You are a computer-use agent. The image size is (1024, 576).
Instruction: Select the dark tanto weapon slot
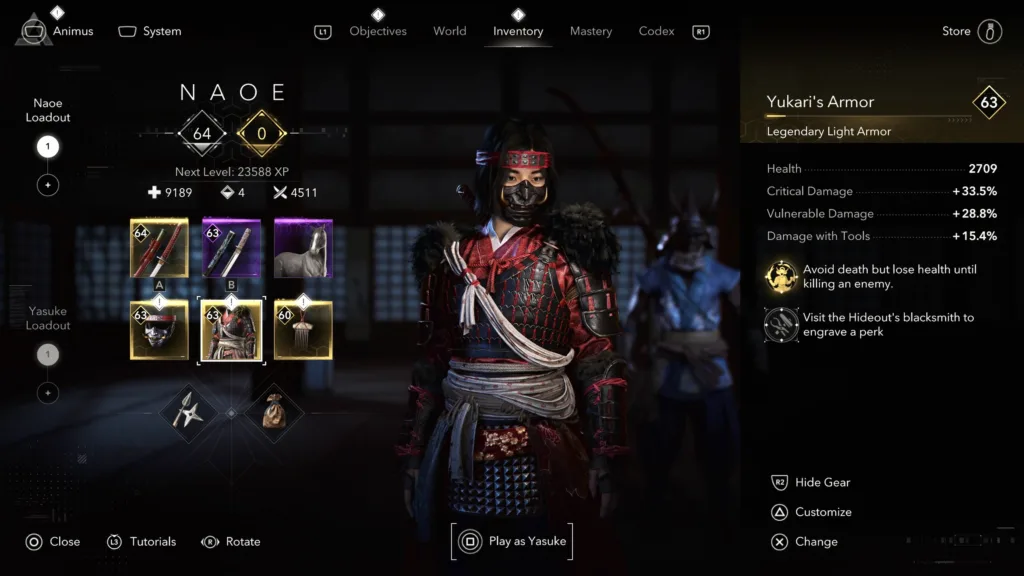tap(231, 248)
